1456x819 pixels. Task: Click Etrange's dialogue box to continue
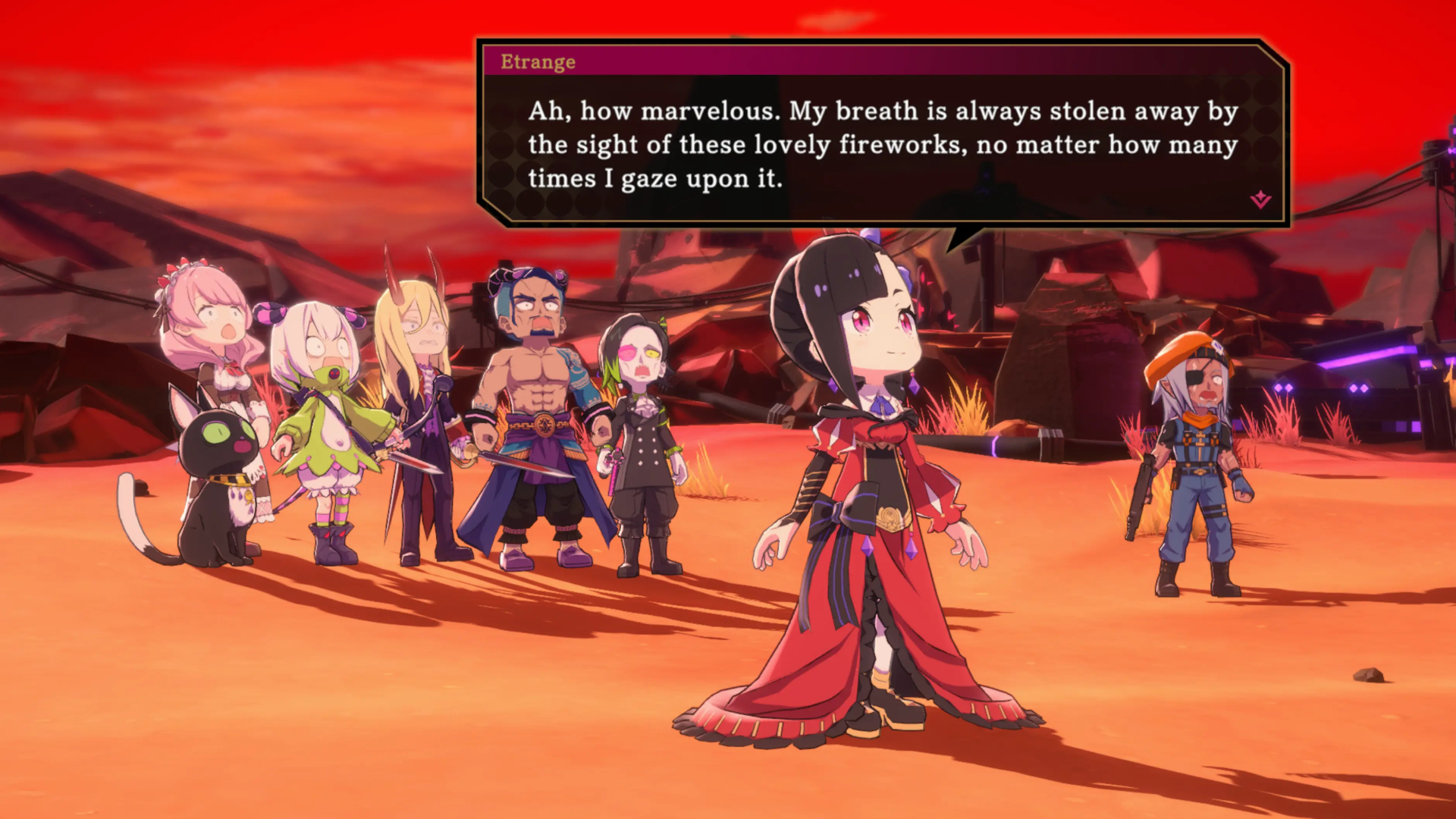pyautogui.click(x=883, y=144)
